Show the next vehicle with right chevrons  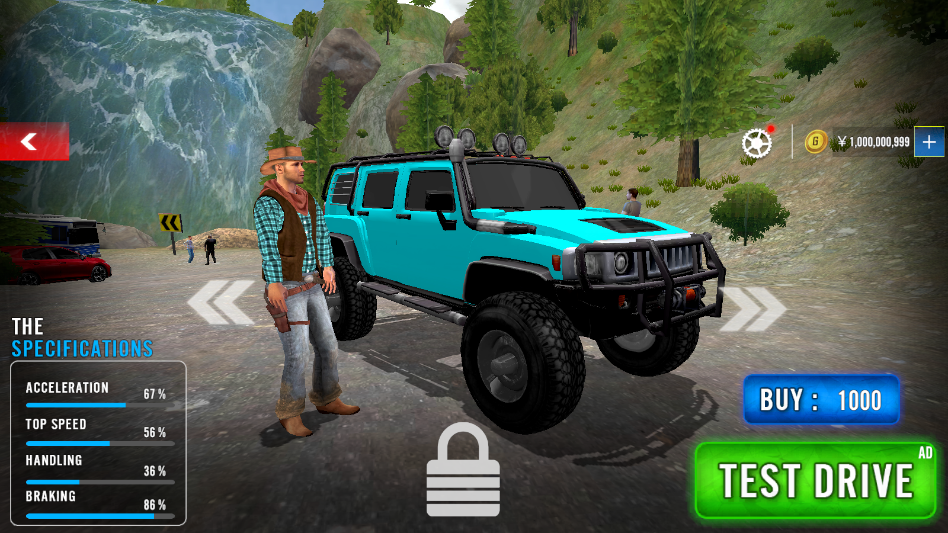click(754, 308)
